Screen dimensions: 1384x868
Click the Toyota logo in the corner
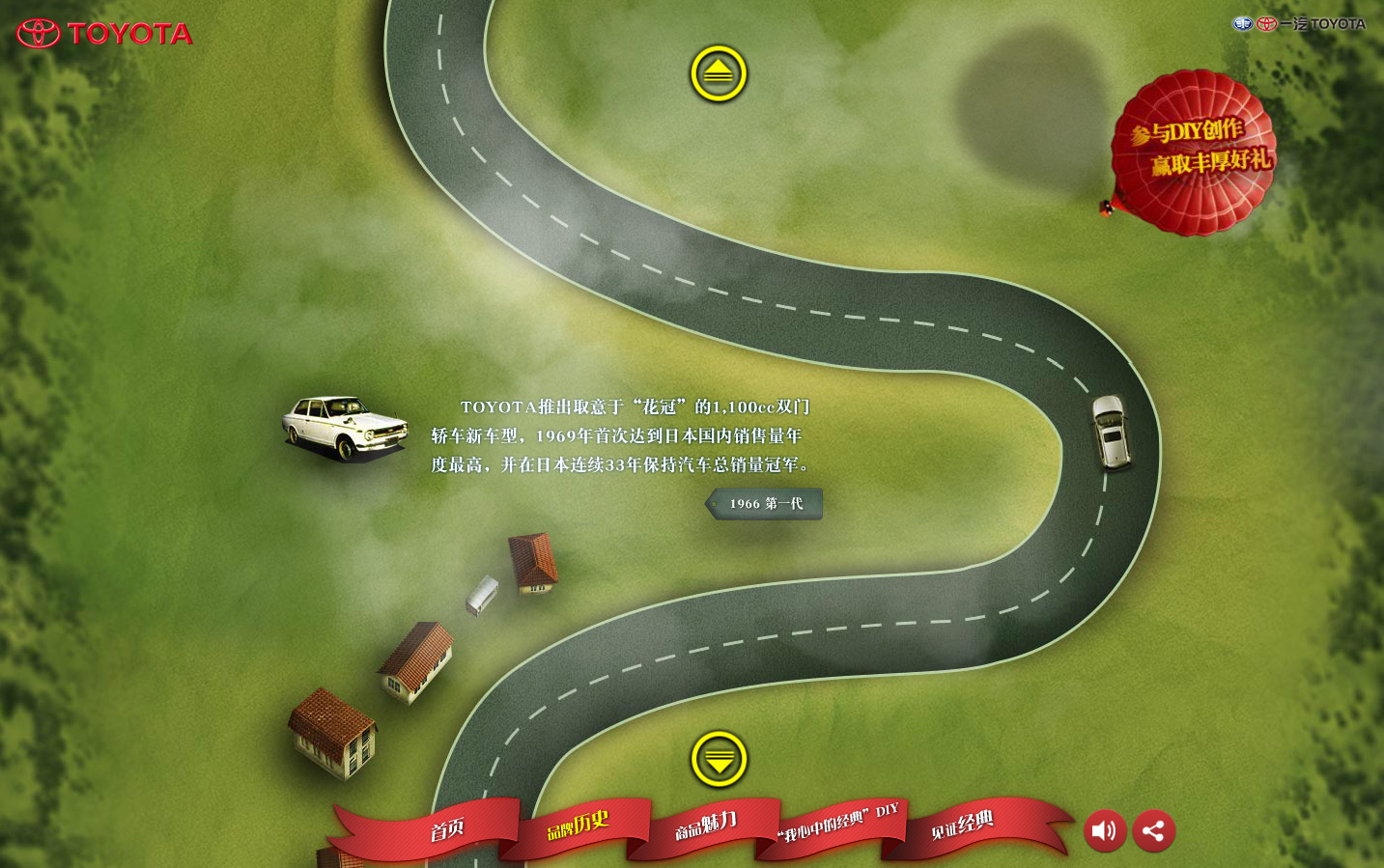104,34
